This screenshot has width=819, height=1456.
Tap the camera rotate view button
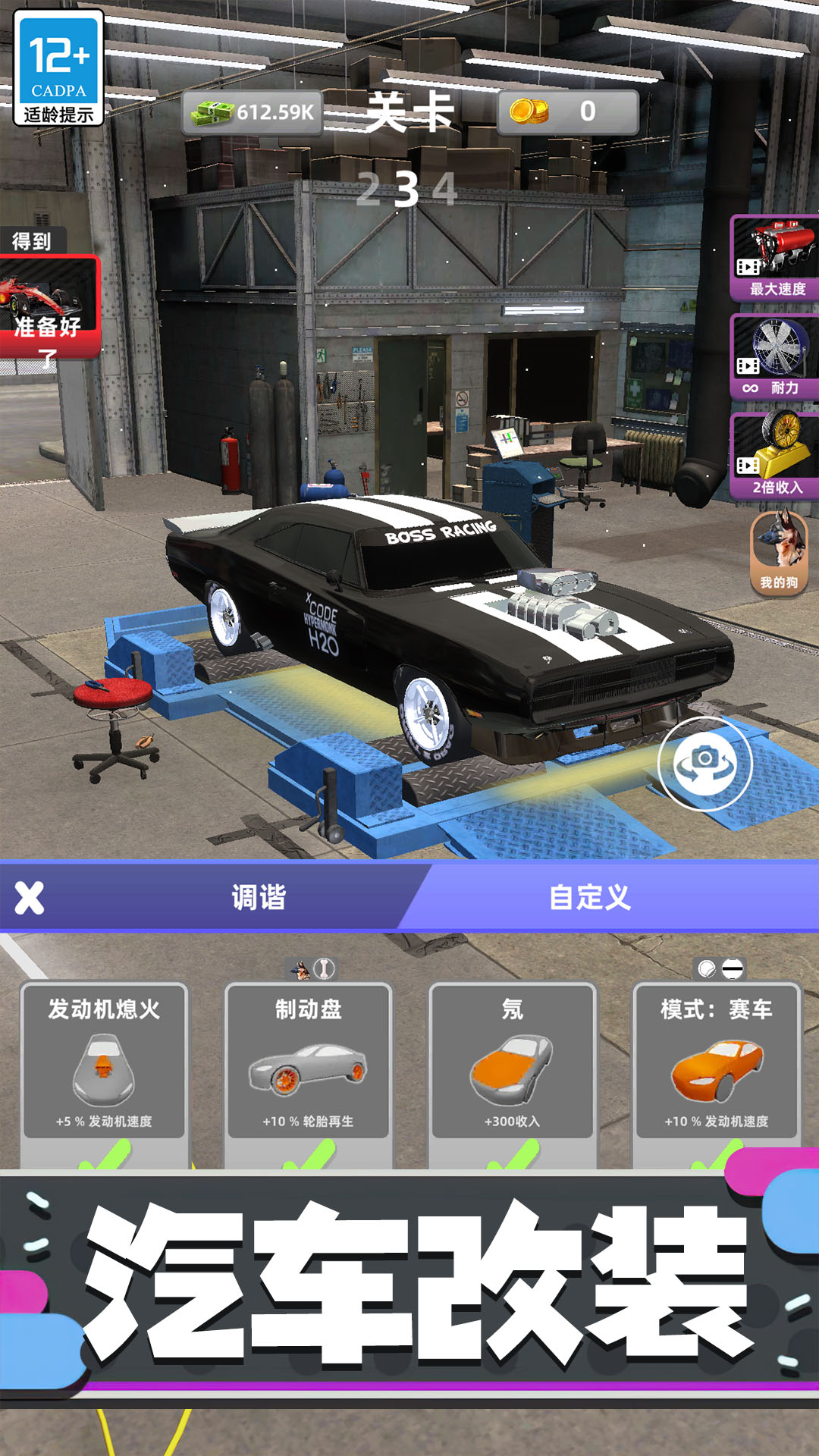[x=705, y=764]
